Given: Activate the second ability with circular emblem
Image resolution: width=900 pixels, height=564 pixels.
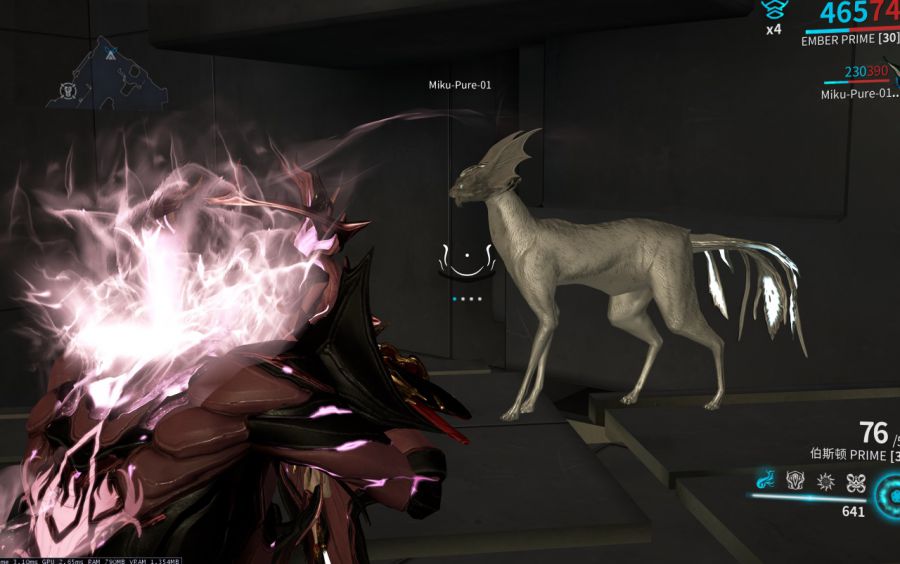Looking at the screenshot, I should (x=796, y=482).
